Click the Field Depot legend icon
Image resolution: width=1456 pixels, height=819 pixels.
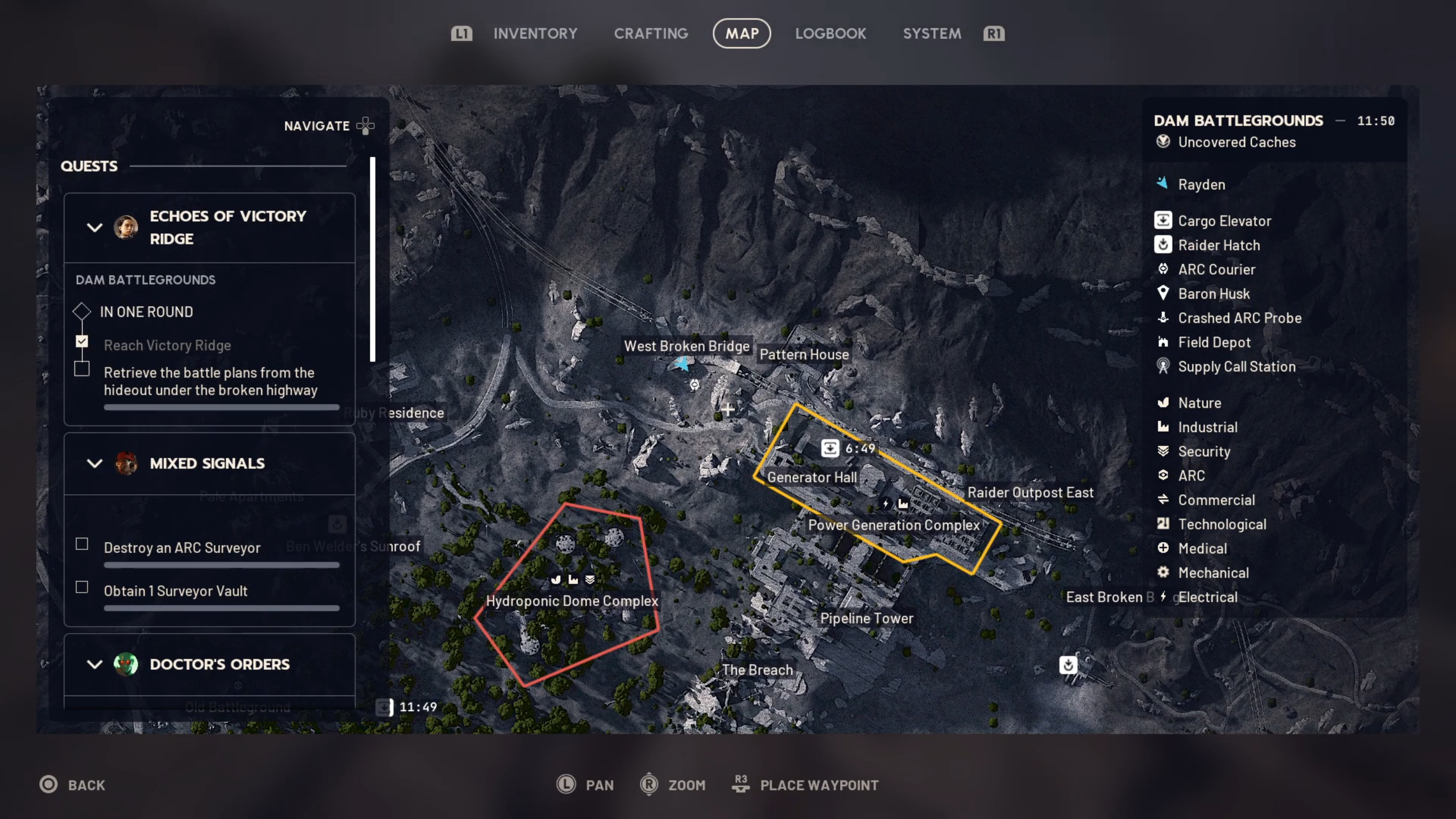pos(1164,342)
